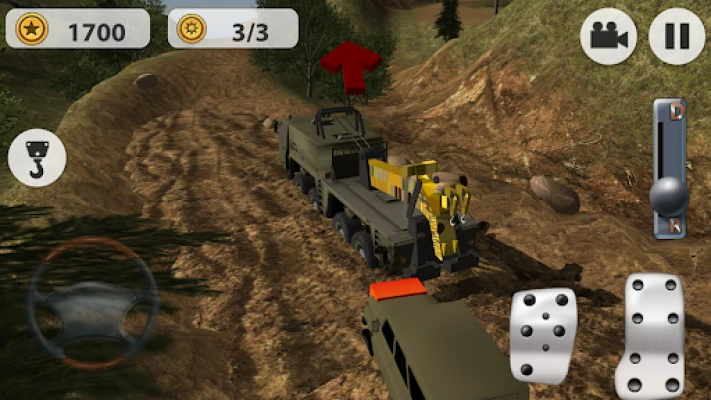Pause the game
The width and height of the screenshot is (711, 400).
click(677, 37)
